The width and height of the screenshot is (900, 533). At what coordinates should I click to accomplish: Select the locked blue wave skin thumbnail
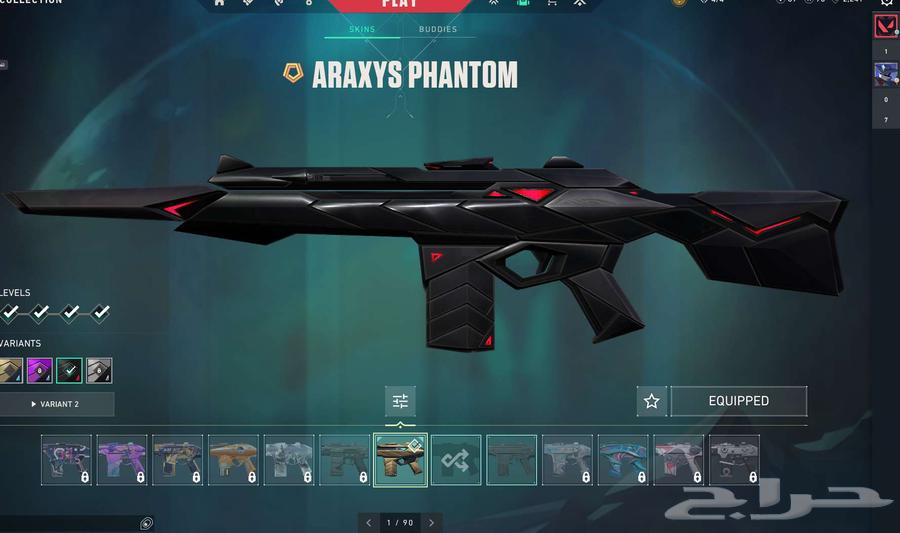pos(623,460)
